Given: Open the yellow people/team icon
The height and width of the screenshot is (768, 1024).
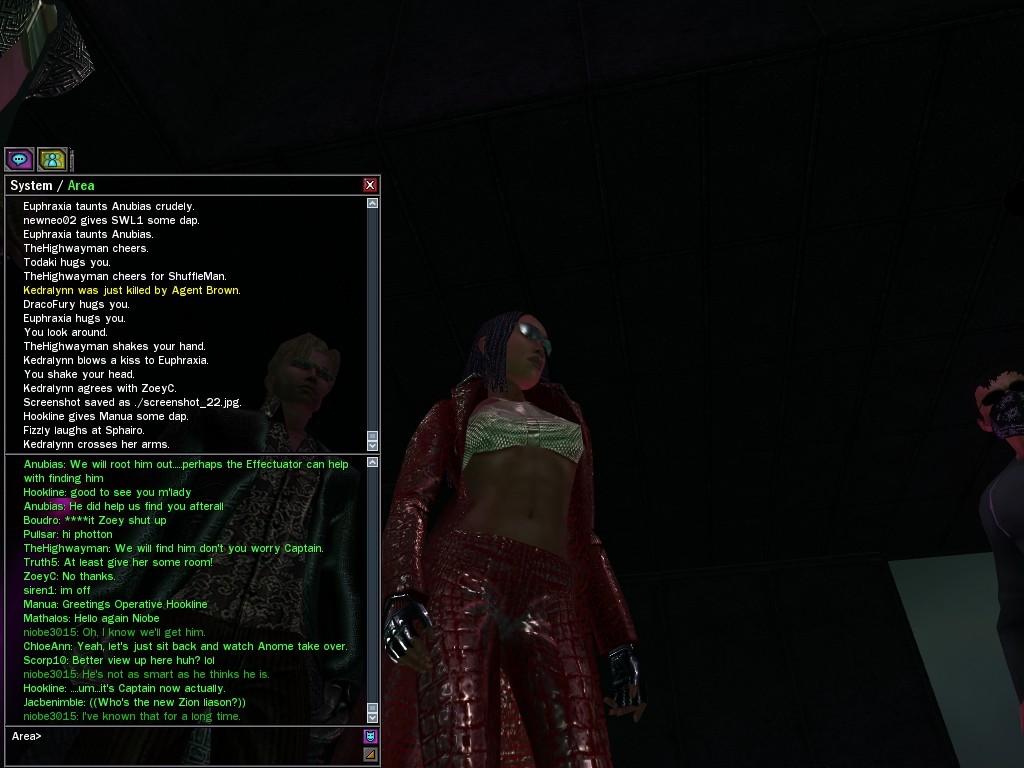Looking at the screenshot, I should click(x=52, y=159).
